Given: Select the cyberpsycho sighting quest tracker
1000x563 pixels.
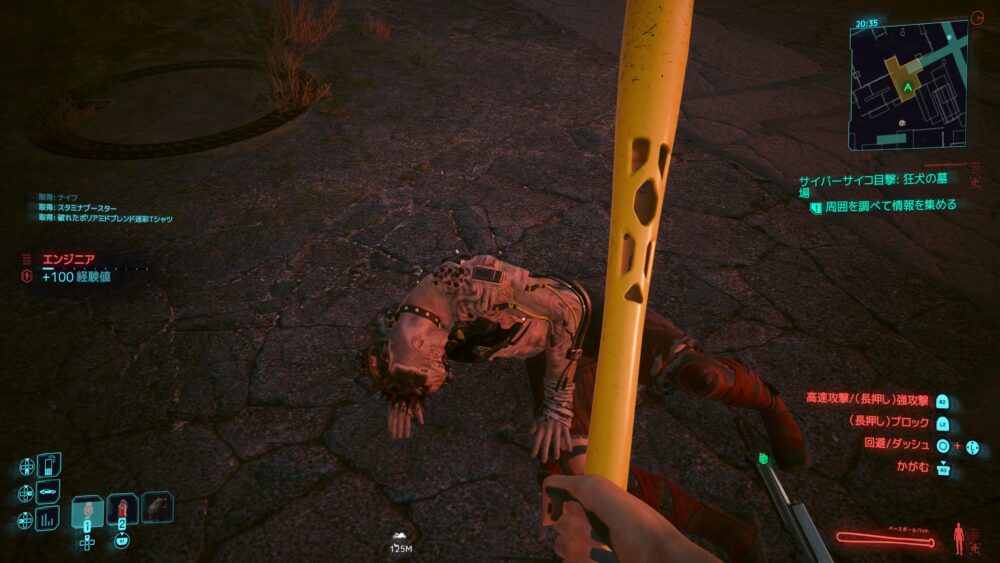Looking at the screenshot, I should point(882,186).
